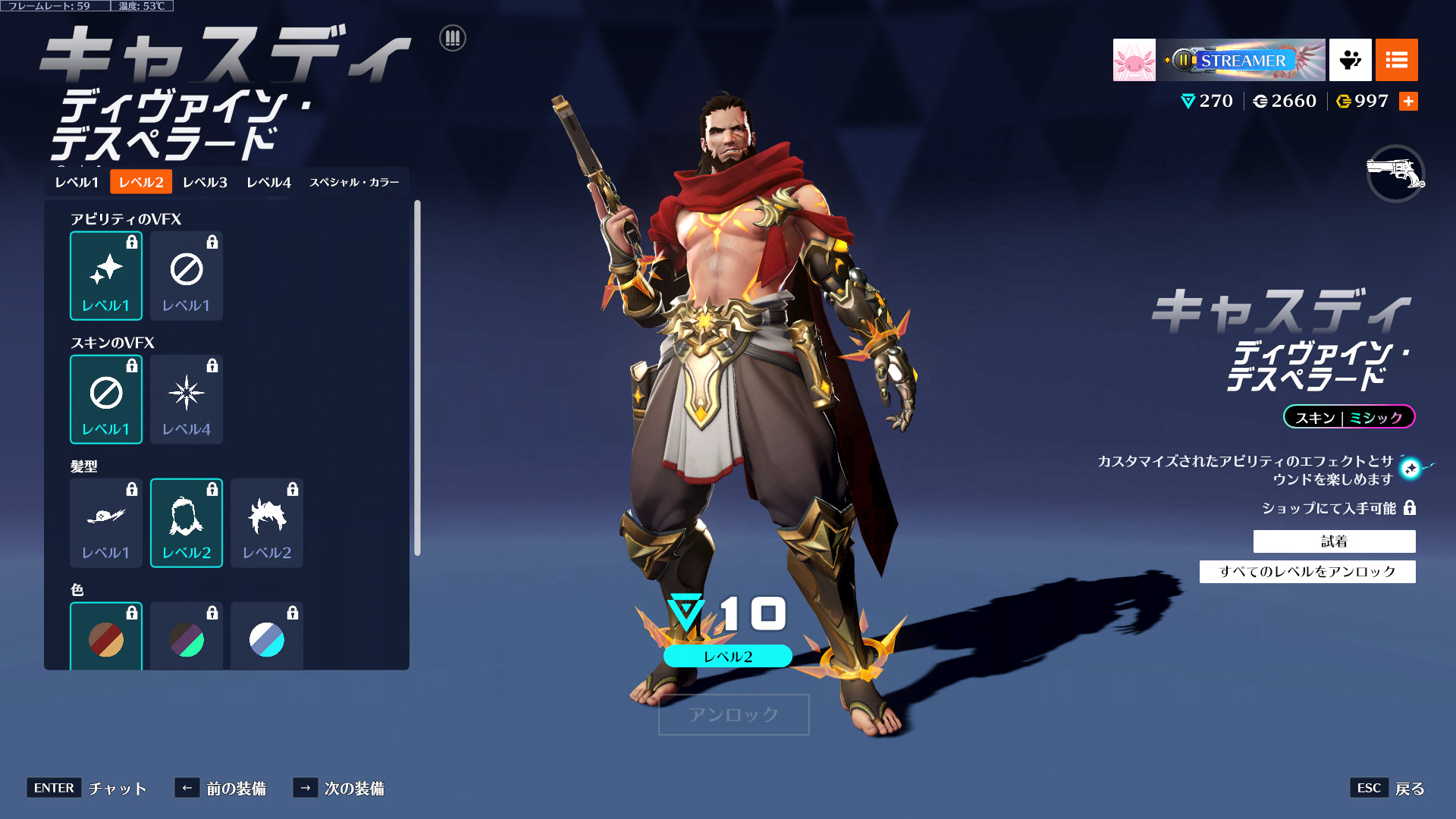This screenshot has height=819, width=1456.
Task: Switch to スペシャル・カラー tab
Action: point(354,182)
